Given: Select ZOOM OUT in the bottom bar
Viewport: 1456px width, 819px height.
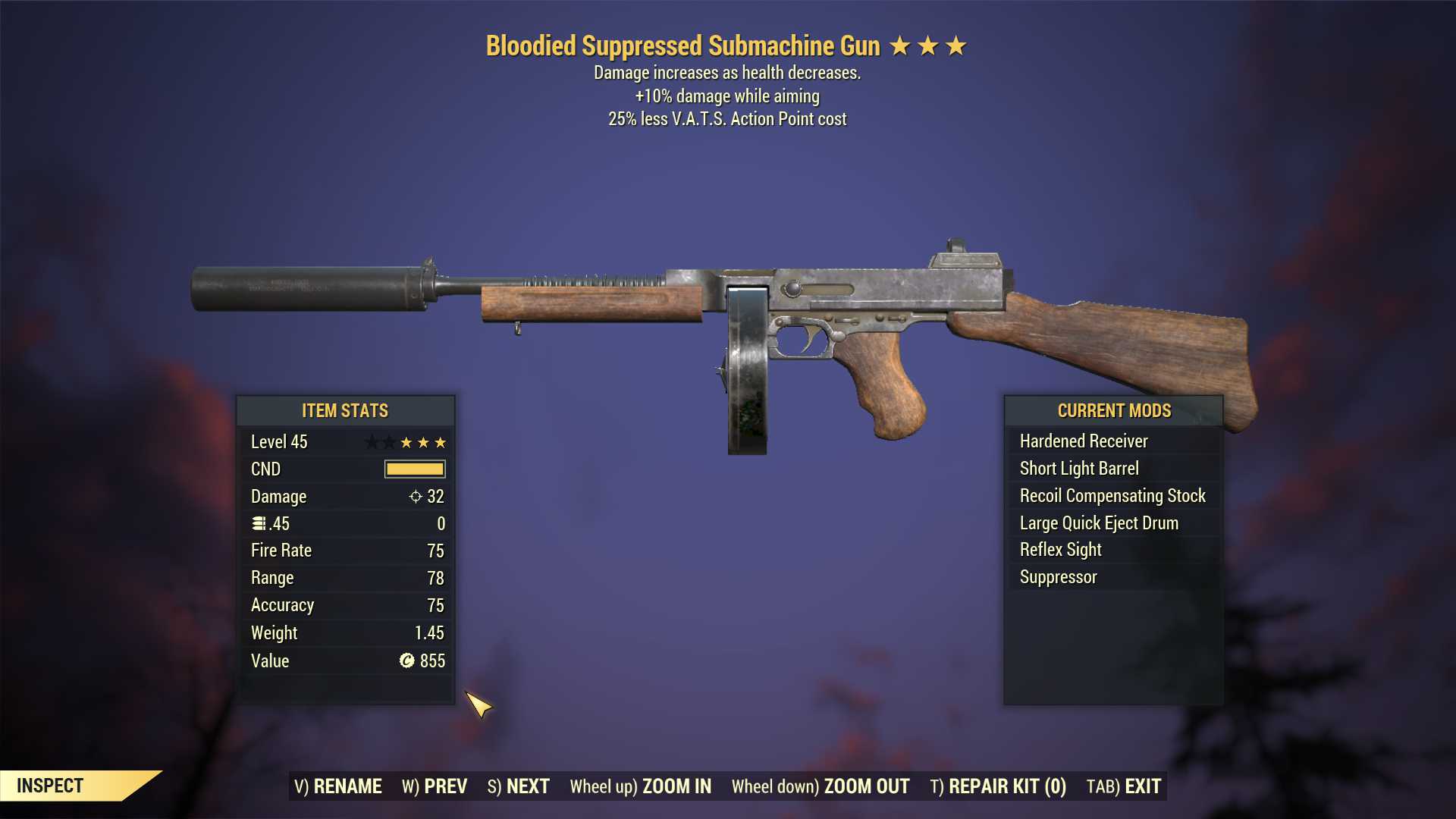Looking at the screenshot, I should pos(821,786).
